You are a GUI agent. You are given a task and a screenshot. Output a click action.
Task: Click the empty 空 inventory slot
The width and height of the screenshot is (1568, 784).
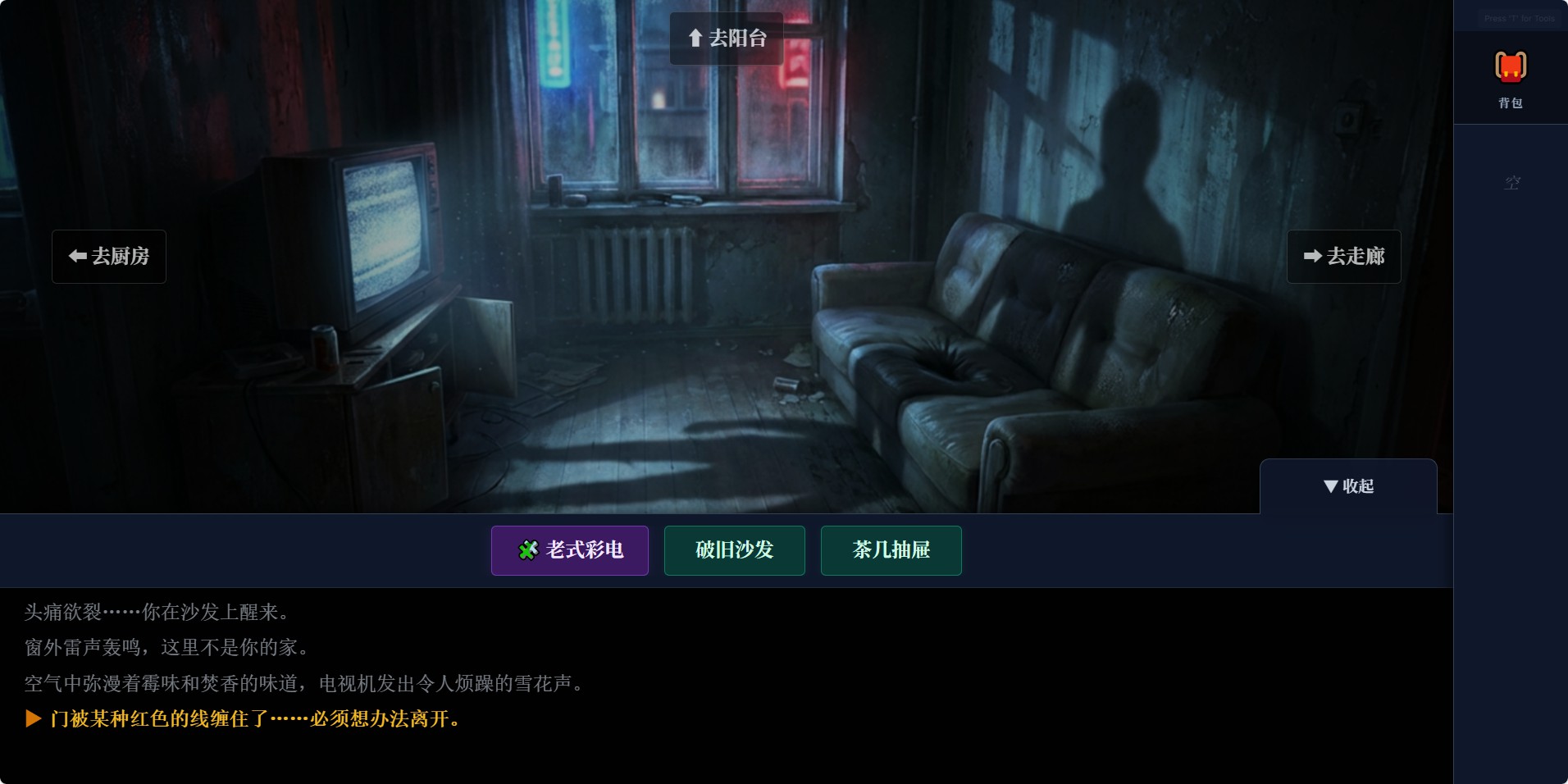tap(1511, 182)
